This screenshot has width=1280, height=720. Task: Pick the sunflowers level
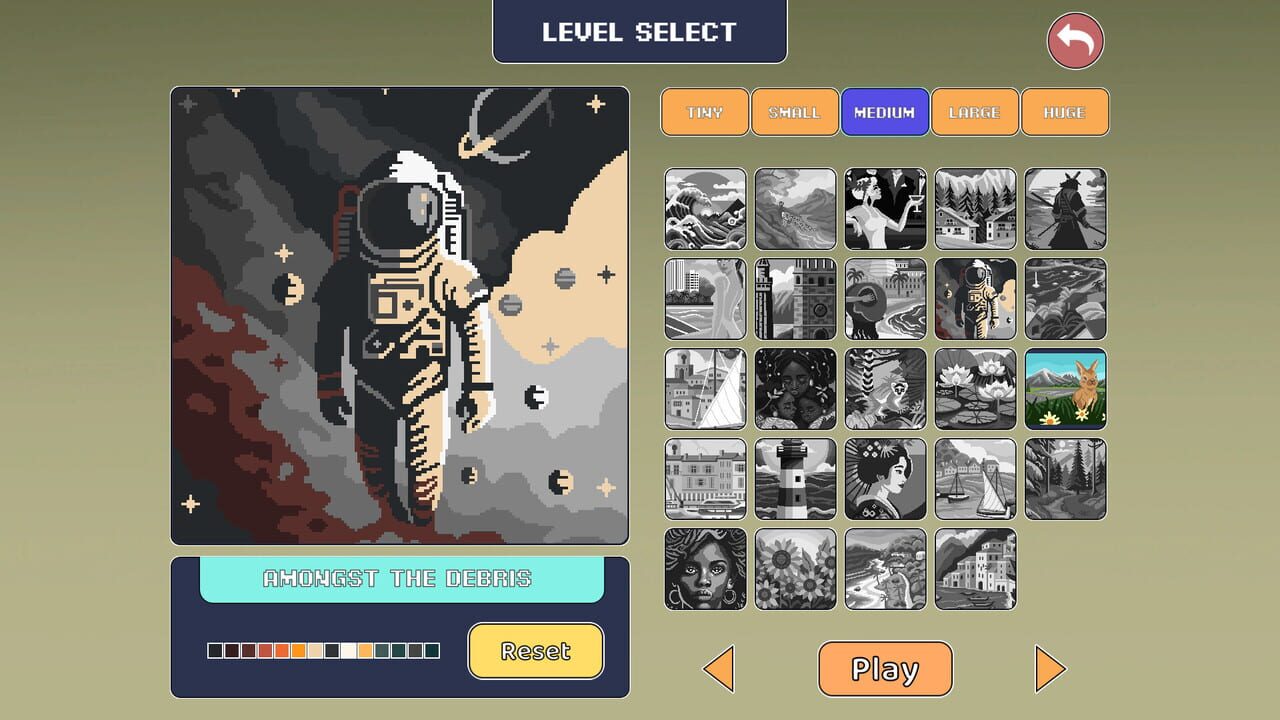click(x=795, y=569)
